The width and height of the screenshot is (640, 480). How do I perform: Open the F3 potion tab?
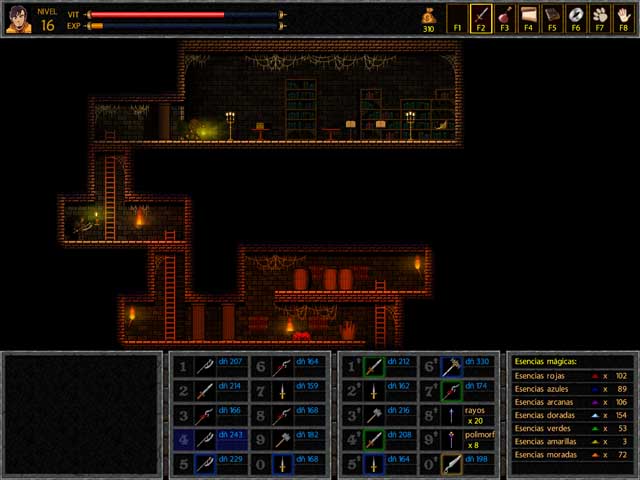tap(505, 17)
